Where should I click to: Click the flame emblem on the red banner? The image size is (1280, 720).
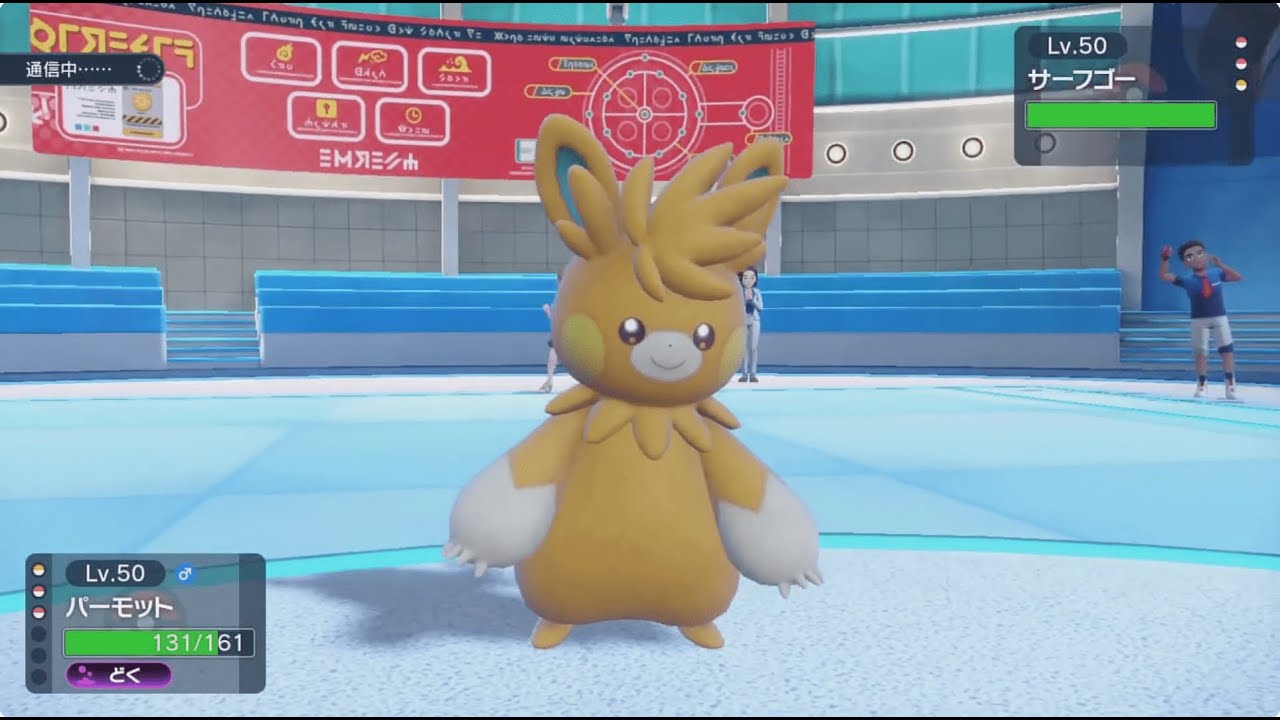pyautogui.click(x=285, y=55)
